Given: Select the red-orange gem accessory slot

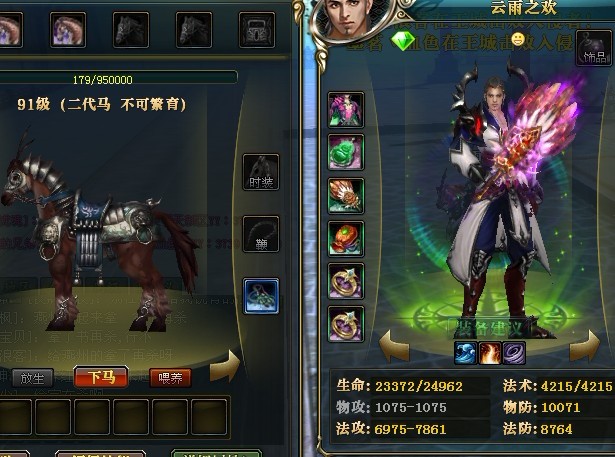Looking at the screenshot, I should [x=346, y=238].
